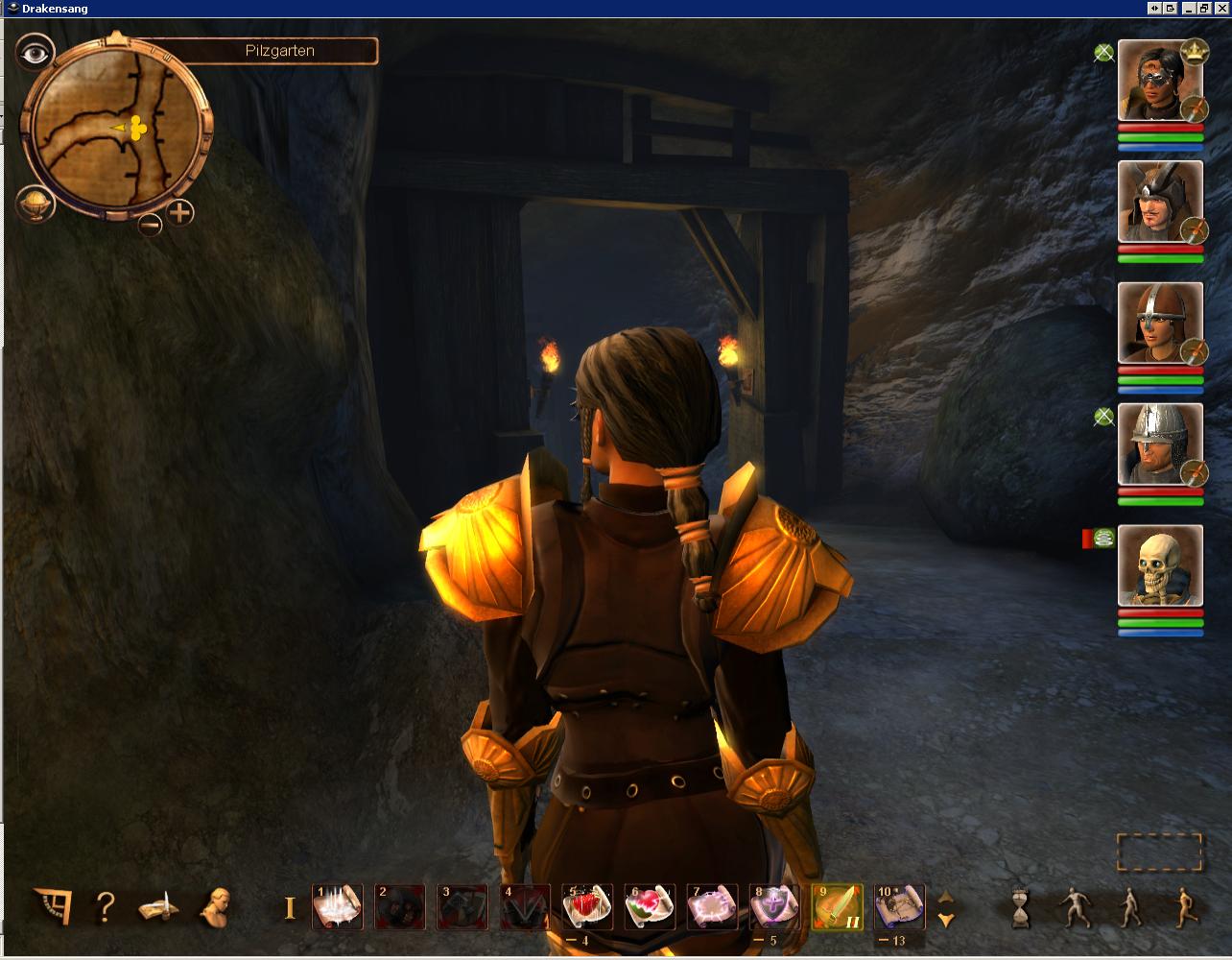Zoom in the minimap with plus button
The height and width of the screenshot is (960, 1232).
180,212
